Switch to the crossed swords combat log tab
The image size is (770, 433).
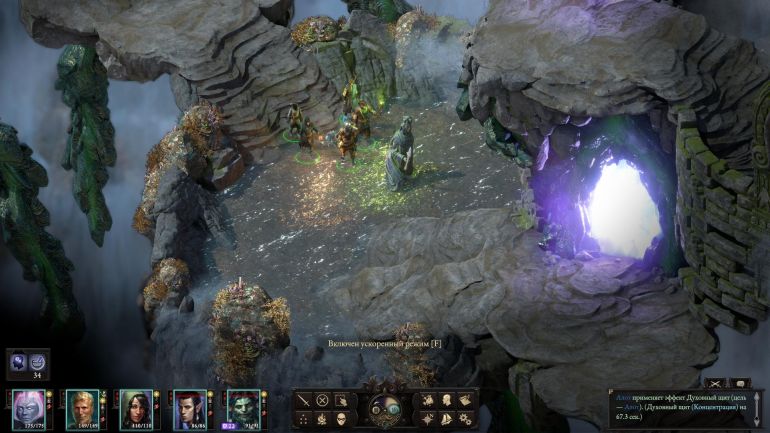(x=714, y=383)
